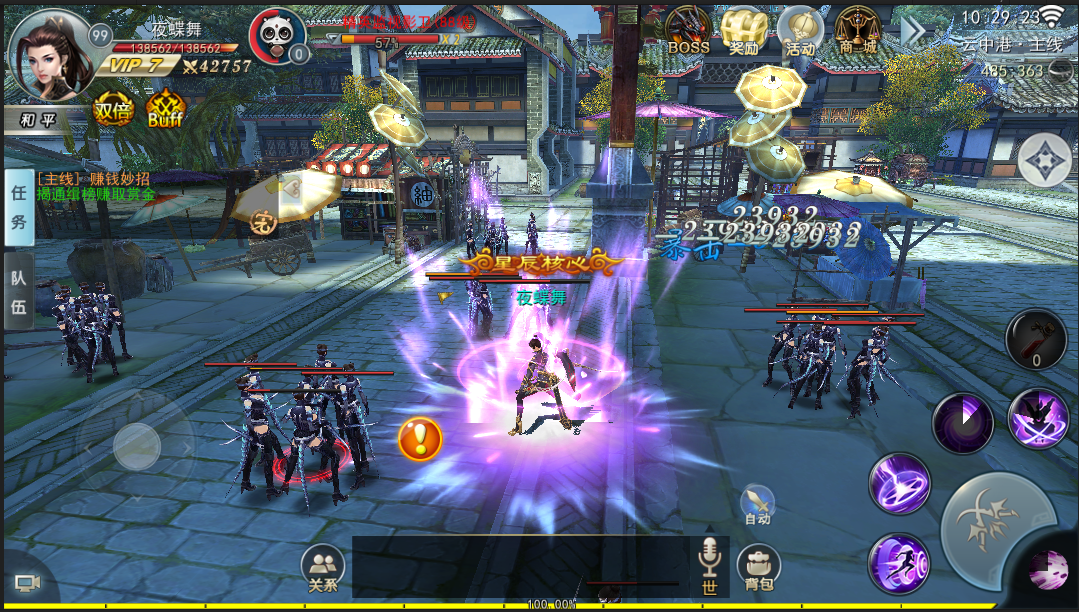Activate the 双倍 double bonus icon
The image size is (1079, 612).
[113, 112]
